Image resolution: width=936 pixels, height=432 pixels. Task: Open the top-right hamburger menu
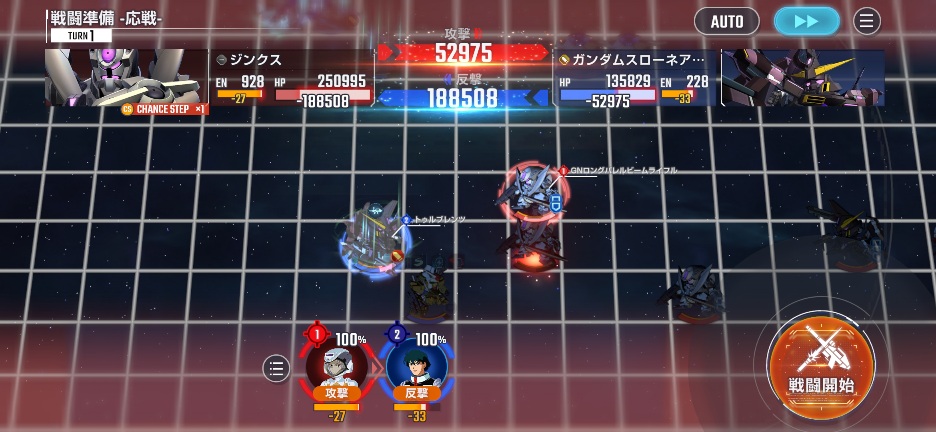[x=866, y=21]
